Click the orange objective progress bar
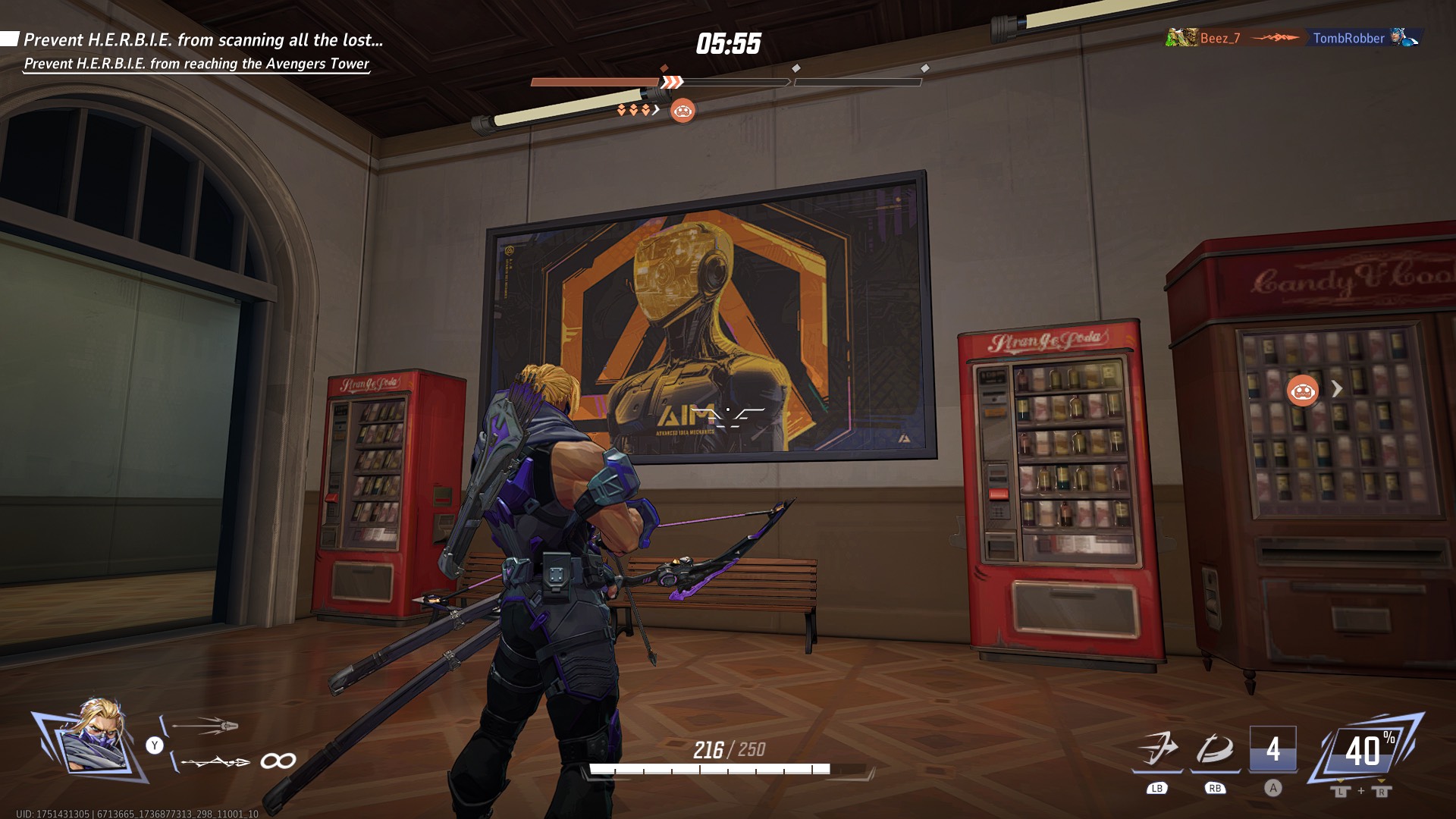The image size is (1456, 819). coord(595,81)
